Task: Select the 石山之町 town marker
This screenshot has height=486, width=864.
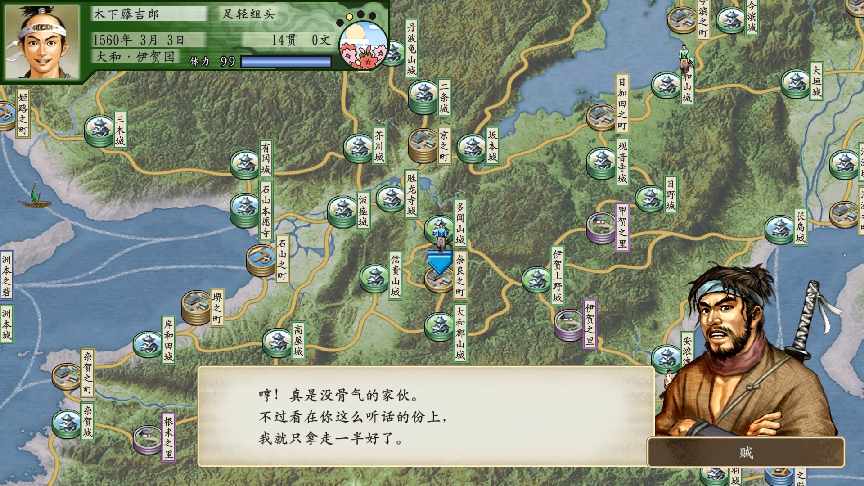Action: (262, 260)
